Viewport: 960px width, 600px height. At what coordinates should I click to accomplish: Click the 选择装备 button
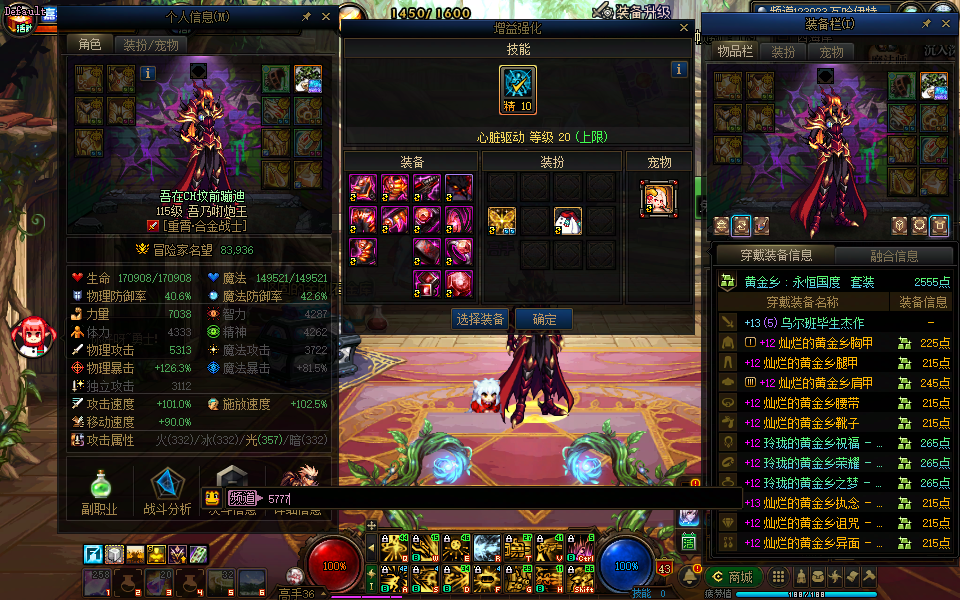(480, 319)
